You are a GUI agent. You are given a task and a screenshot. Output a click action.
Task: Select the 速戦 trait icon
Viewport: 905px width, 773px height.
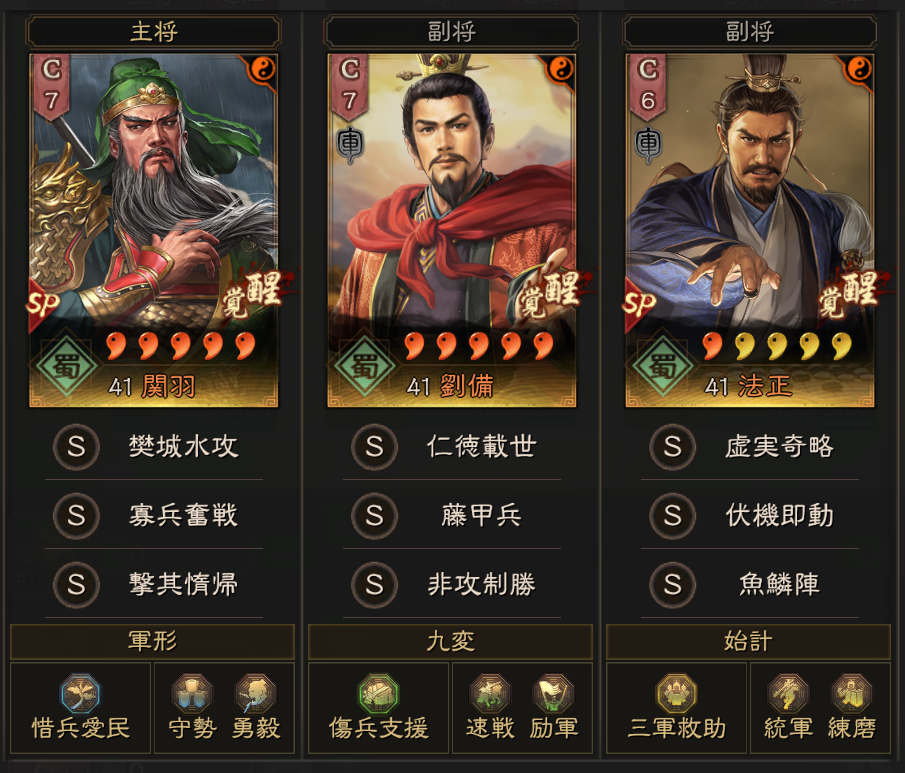[x=490, y=694]
